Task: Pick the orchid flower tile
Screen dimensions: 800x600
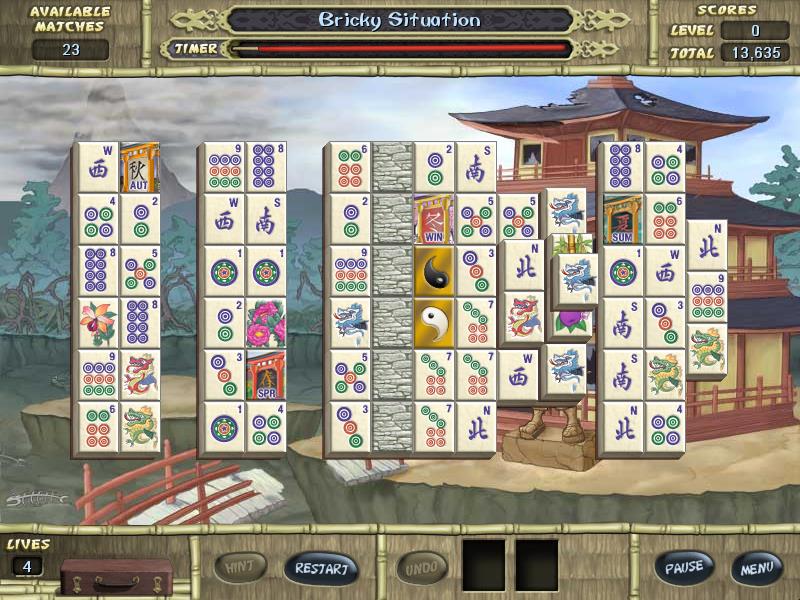Action: pyautogui.click(x=99, y=323)
